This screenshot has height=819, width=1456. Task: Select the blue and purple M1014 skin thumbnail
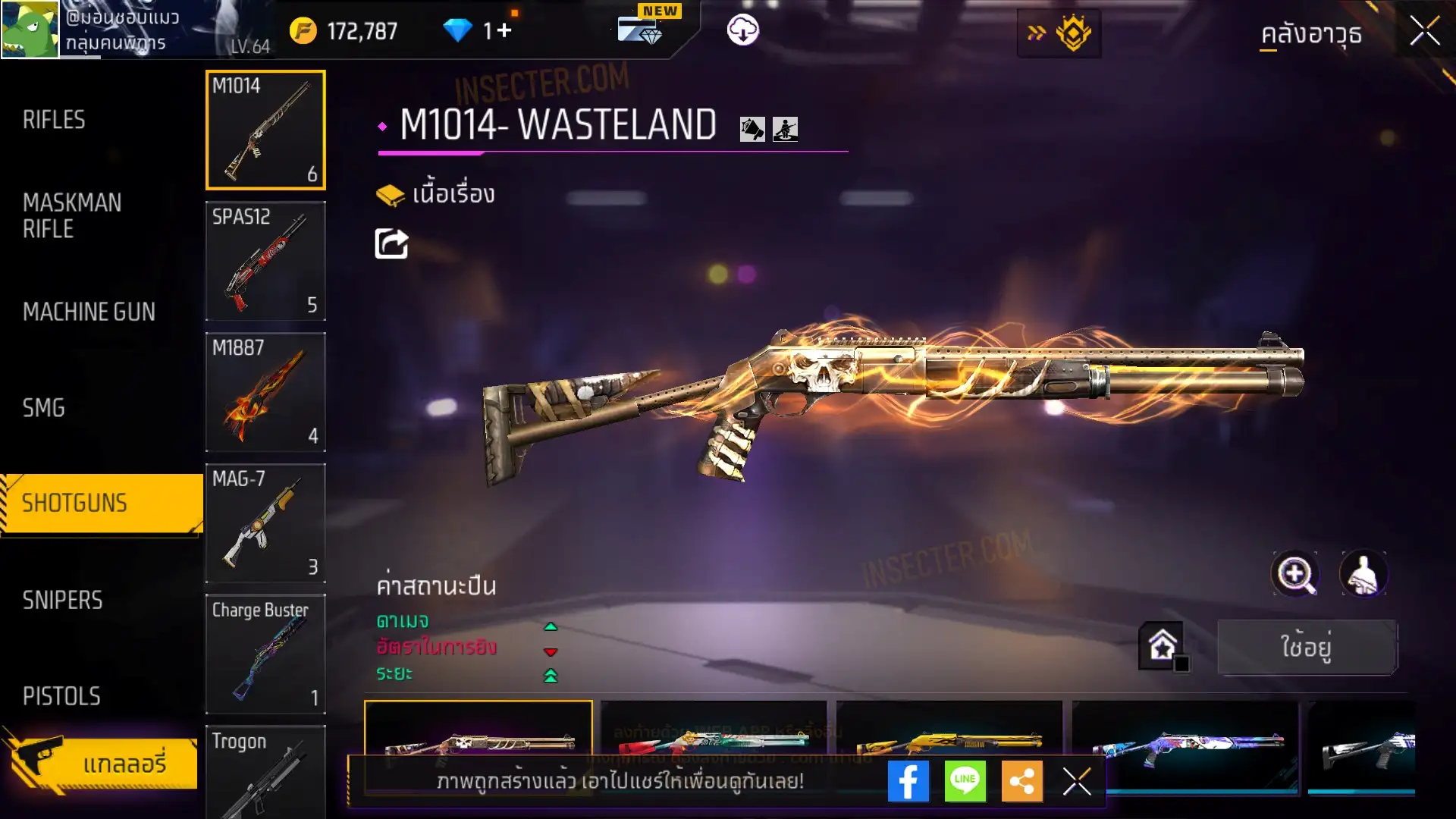point(1185,747)
